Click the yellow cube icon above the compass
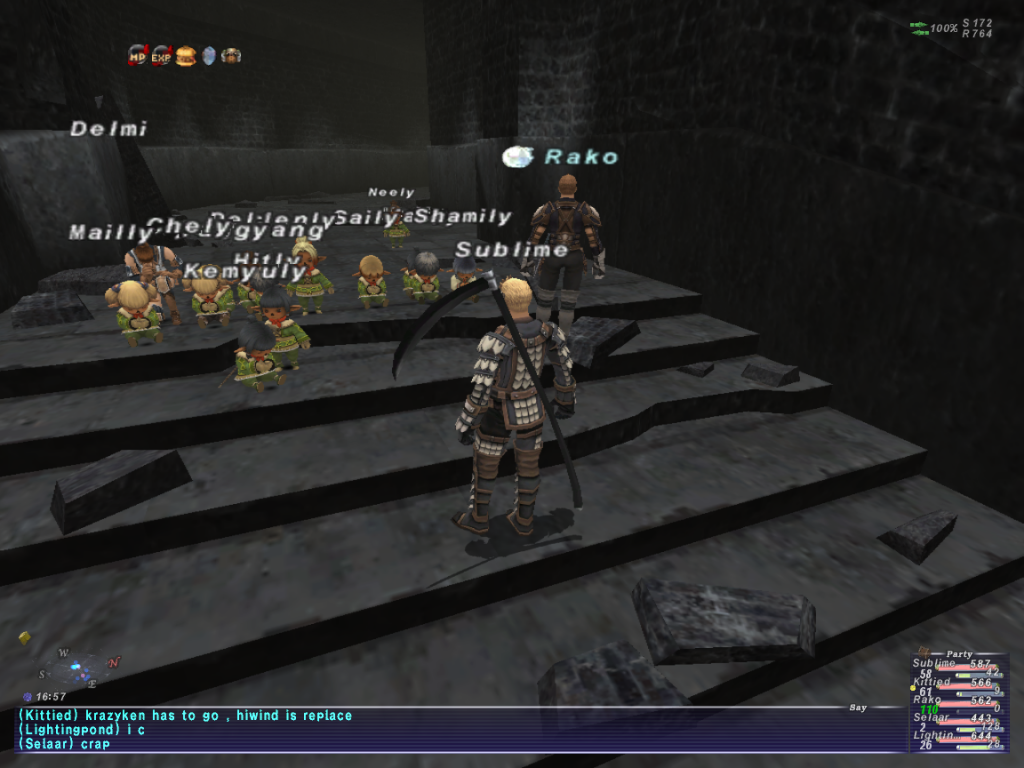This screenshot has width=1024, height=768. 24,637
